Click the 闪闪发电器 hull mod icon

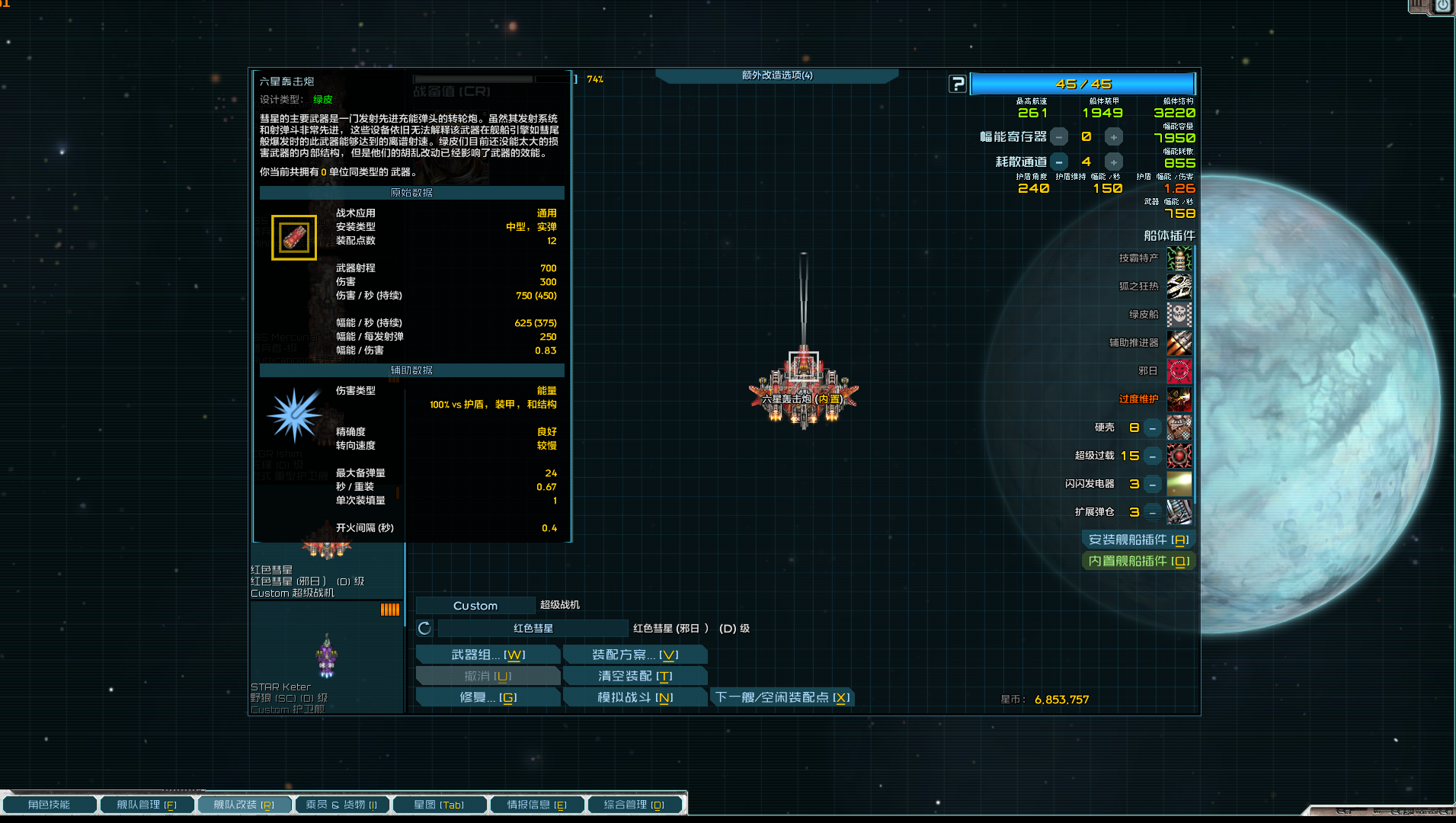pyautogui.click(x=1179, y=484)
